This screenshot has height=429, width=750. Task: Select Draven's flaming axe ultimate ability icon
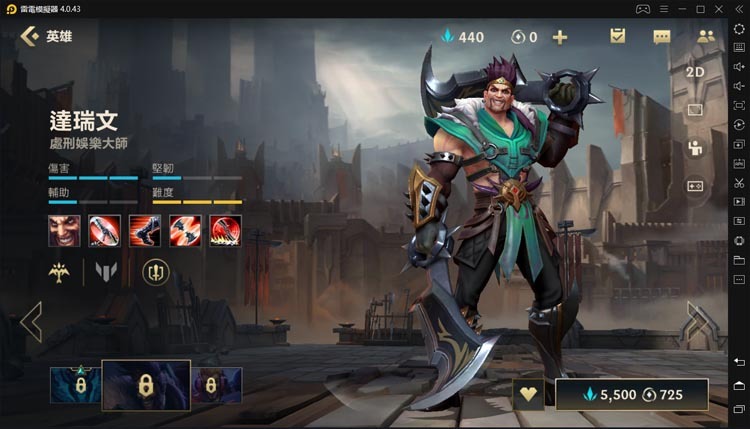(225, 231)
